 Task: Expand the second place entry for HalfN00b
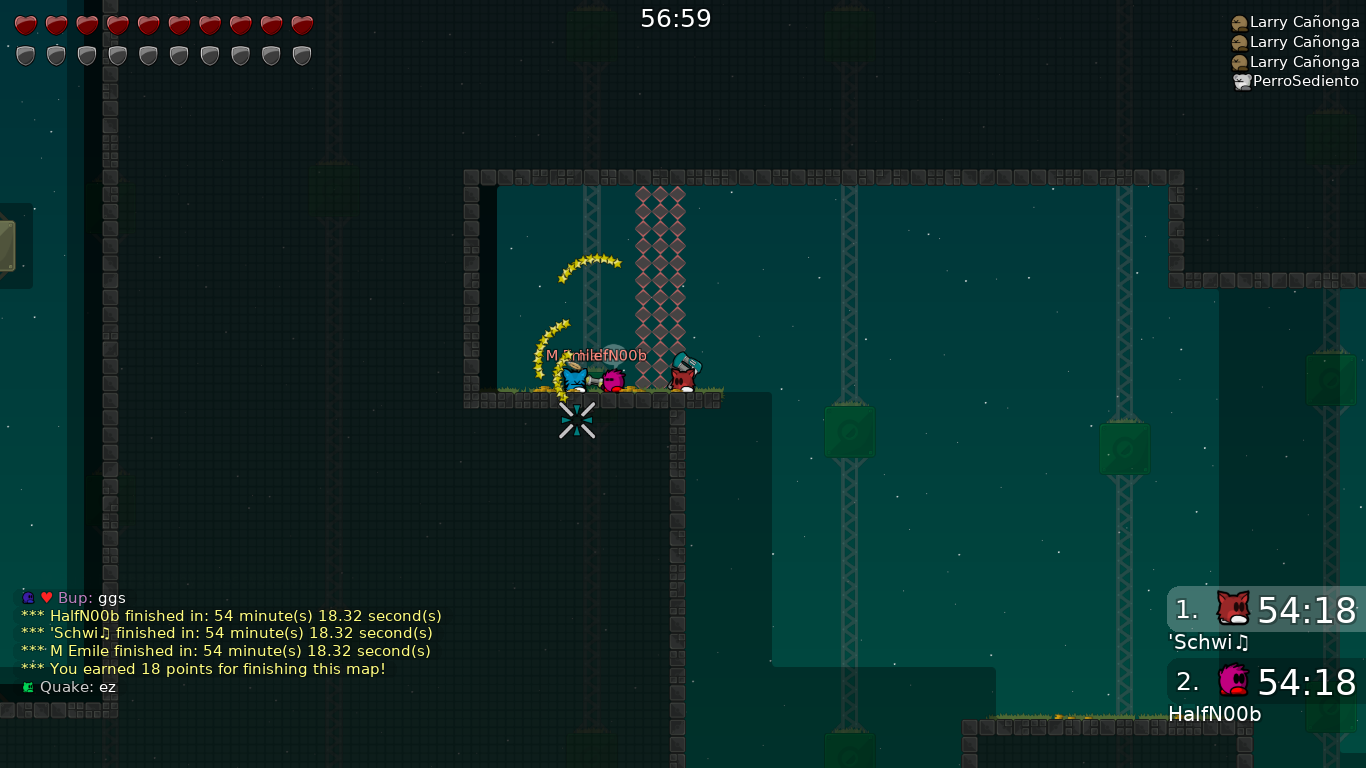[x=1266, y=682]
